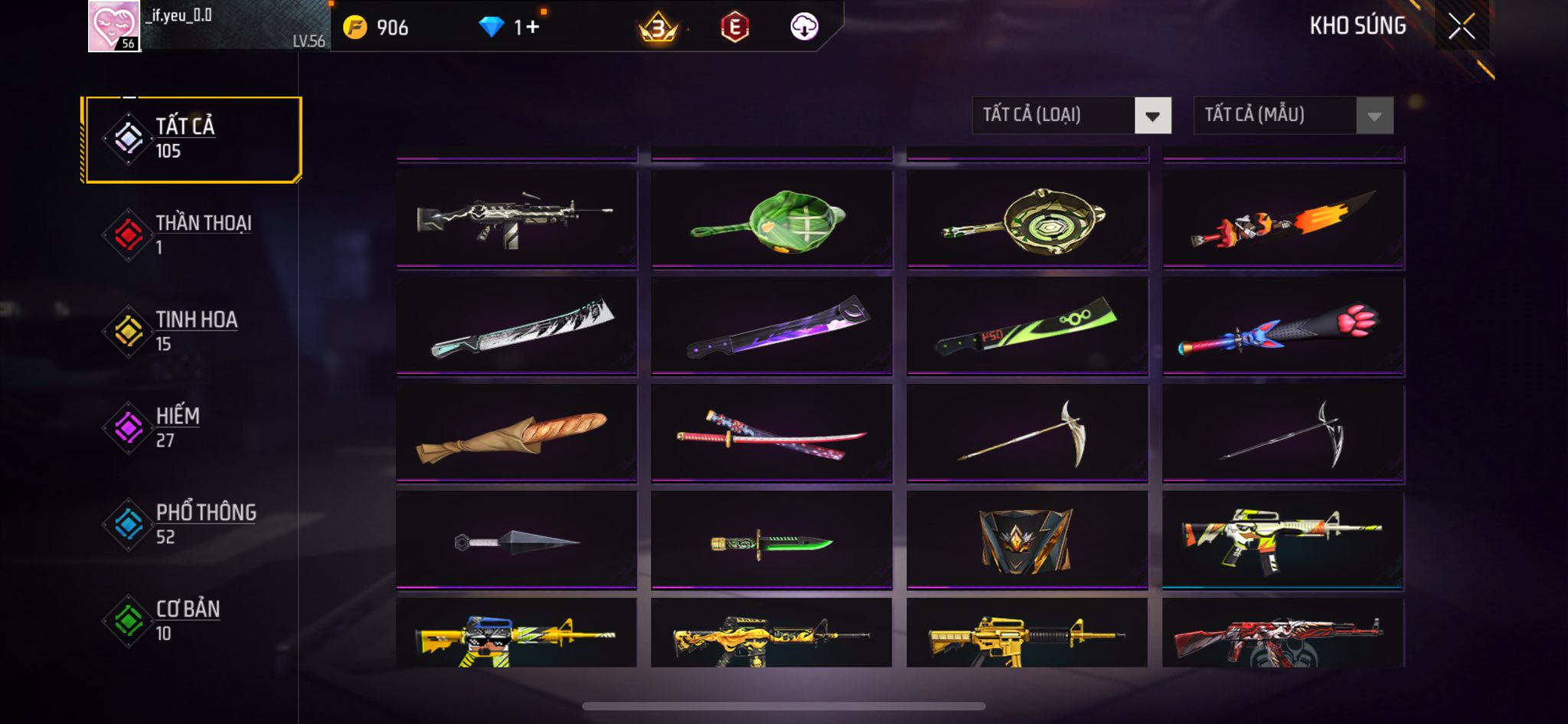Select the pink cat paw bat skin
This screenshot has height=724, width=1568.
pos(1283,326)
